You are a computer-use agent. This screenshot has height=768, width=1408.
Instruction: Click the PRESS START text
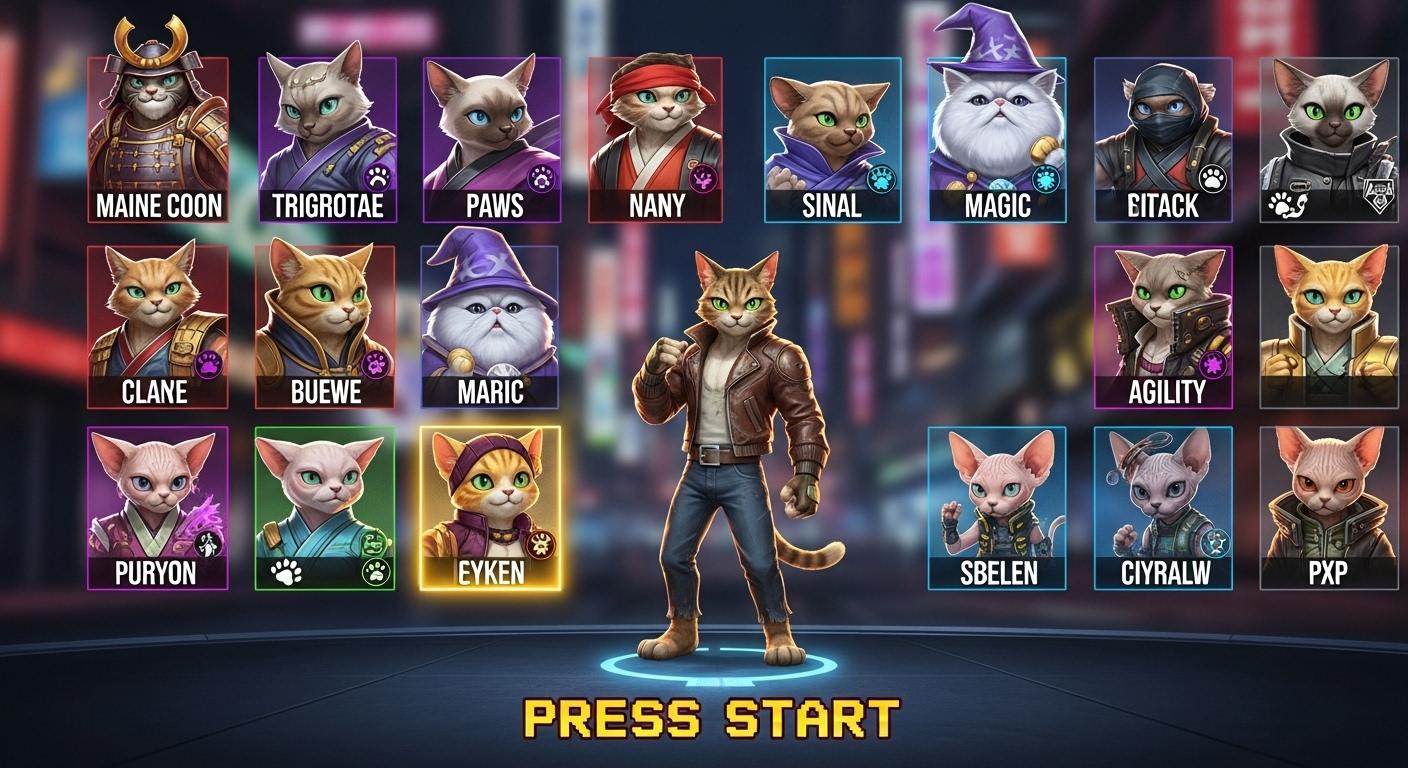[x=712, y=718]
